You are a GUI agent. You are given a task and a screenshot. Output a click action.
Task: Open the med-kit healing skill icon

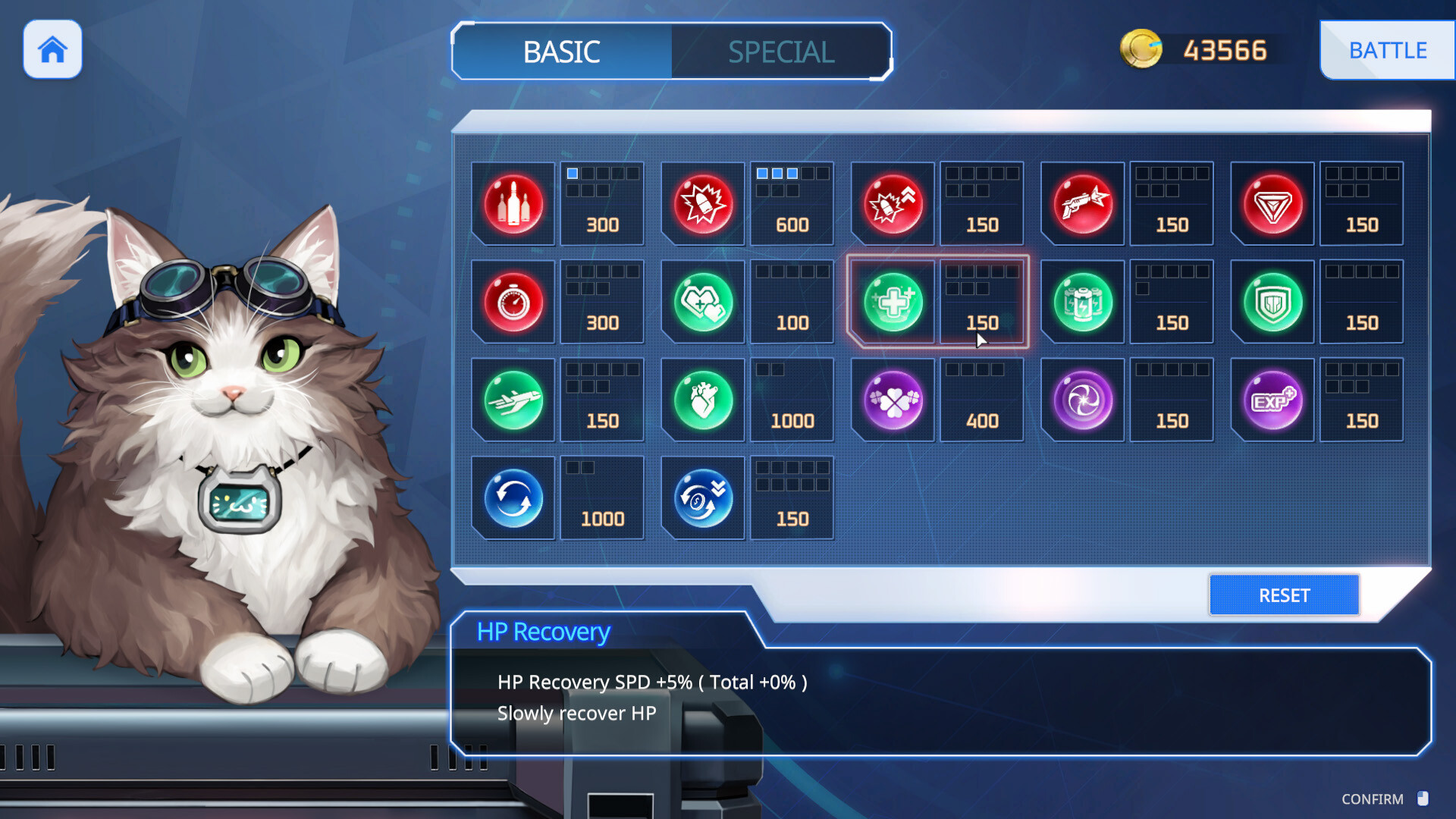pyautogui.click(x=702, y=302)
